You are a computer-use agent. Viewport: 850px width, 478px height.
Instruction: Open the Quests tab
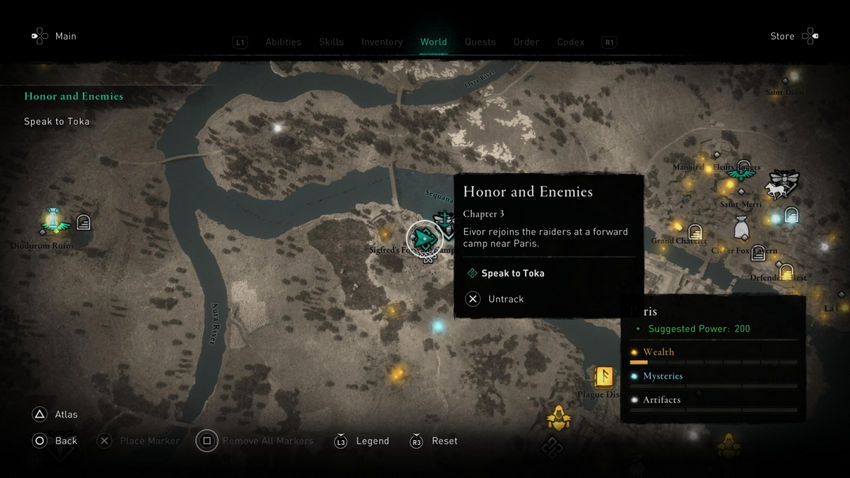pyautogui.click(x=480, y=42)
